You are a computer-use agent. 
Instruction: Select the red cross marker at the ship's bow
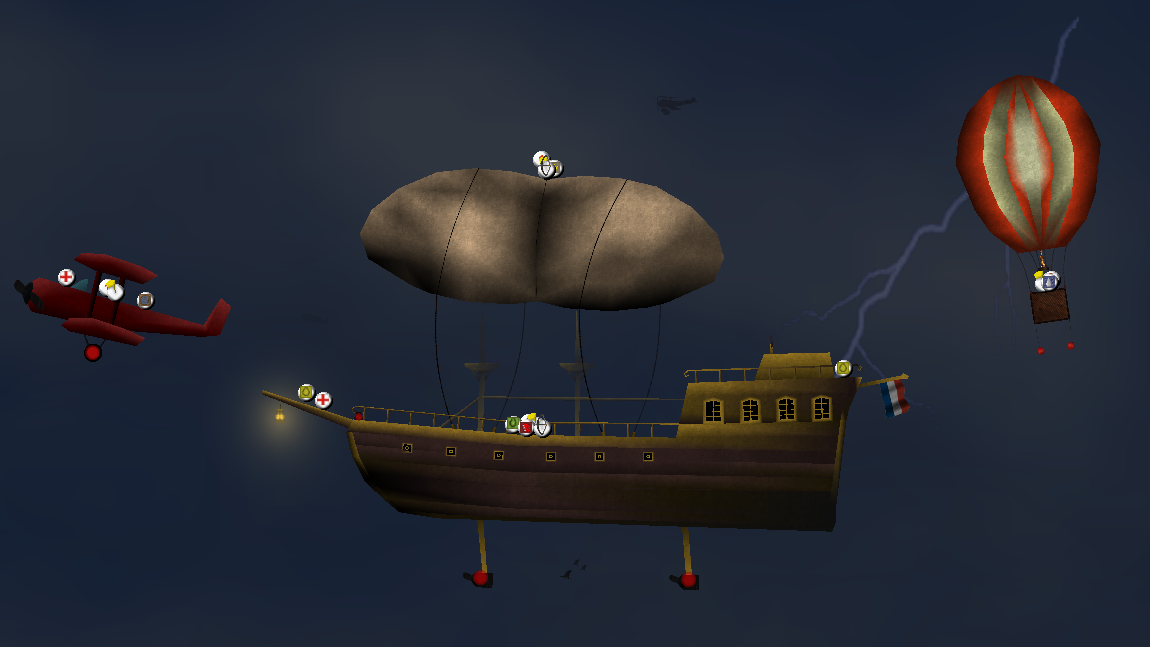click(x=323, y=400)
